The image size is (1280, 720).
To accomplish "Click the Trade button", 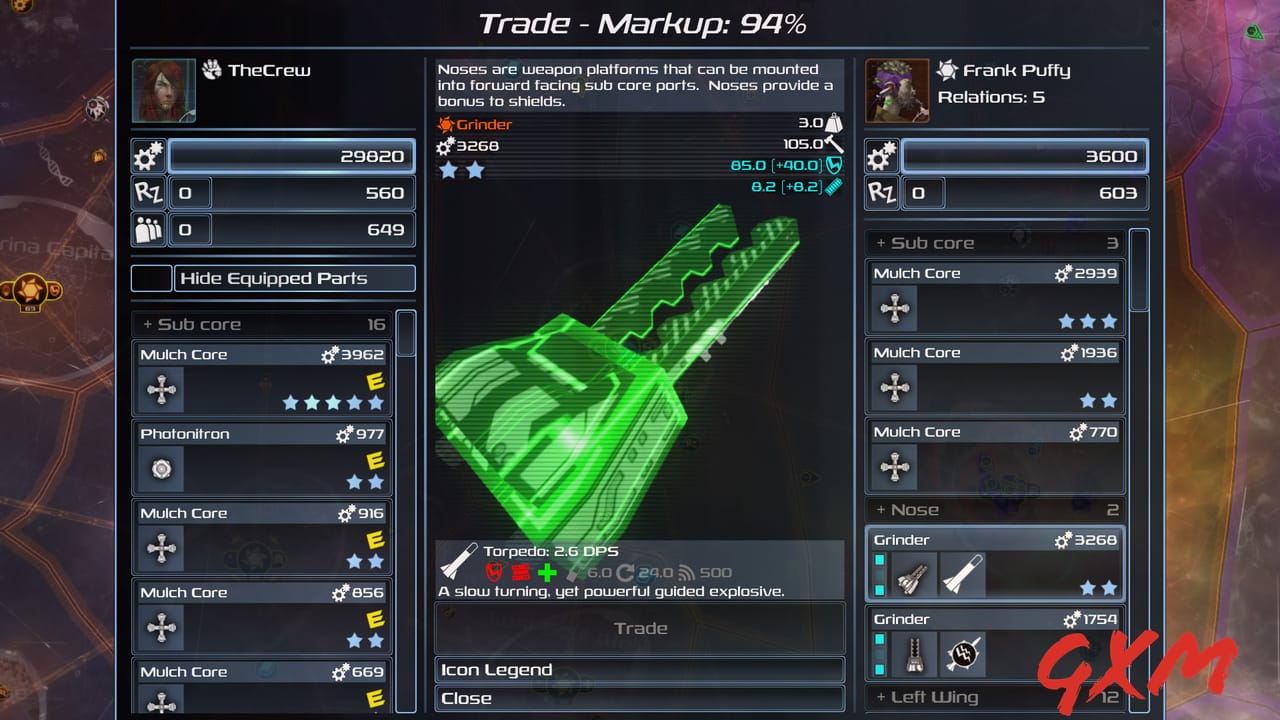I will click(x=640, y=628).
